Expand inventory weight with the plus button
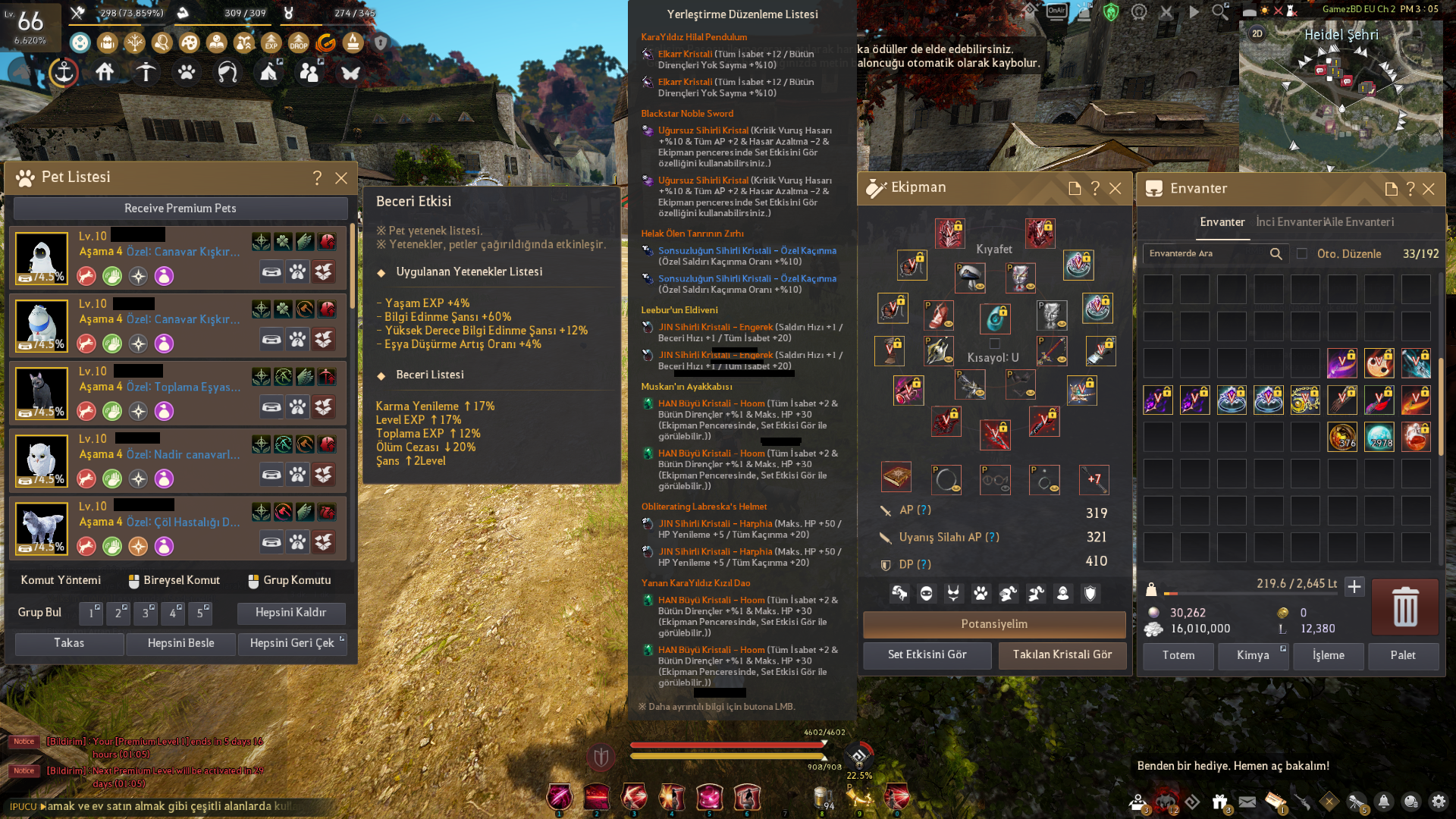 click(1356, 586)
